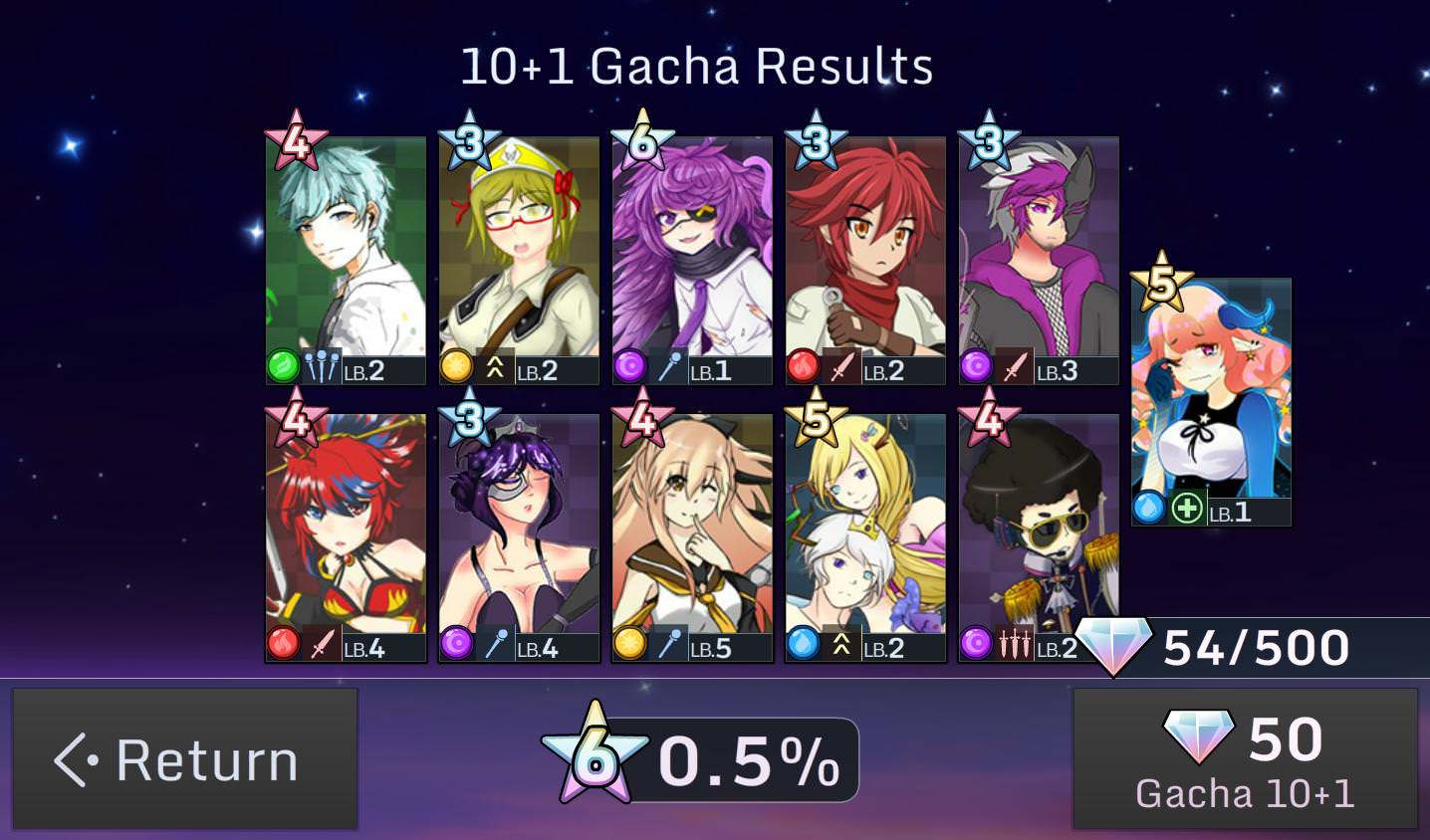Select the red fire orb on the red-haired boy's card
This screenshot has width=1430, height=840.
click(x=805, y=366)
